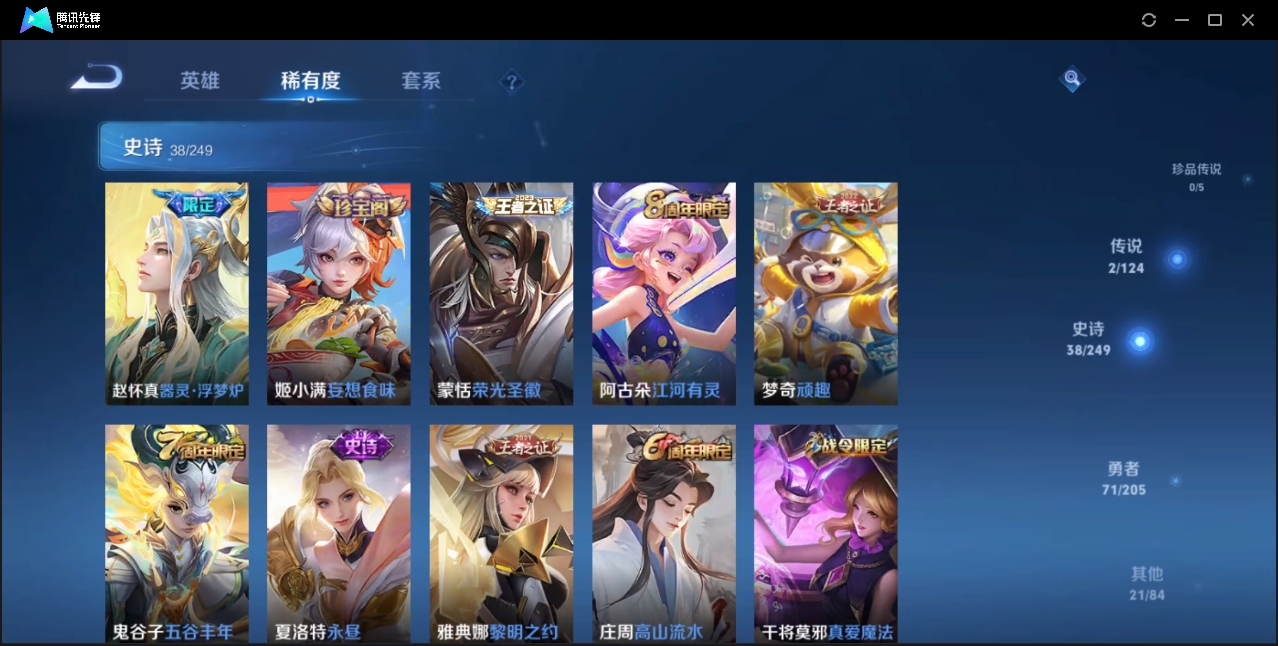Choose the 史诗 rarity in side list

[1089, 339]
